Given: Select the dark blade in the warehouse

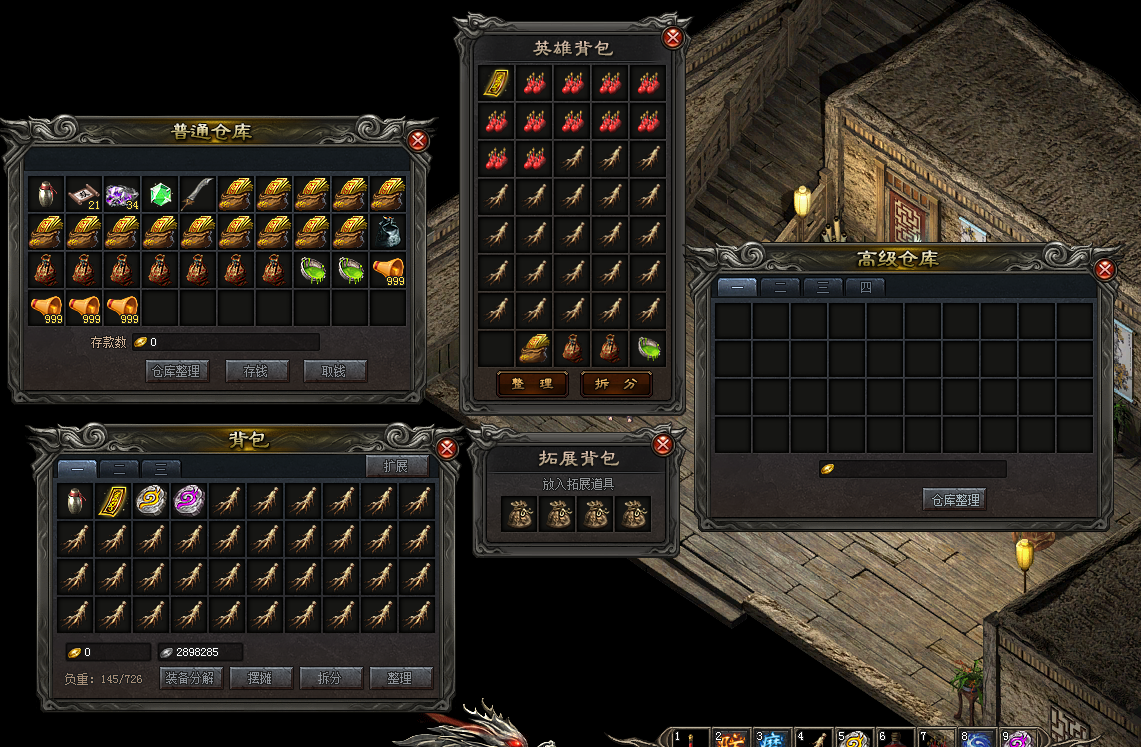Looking at the screenshot, I should click(198, 193).
